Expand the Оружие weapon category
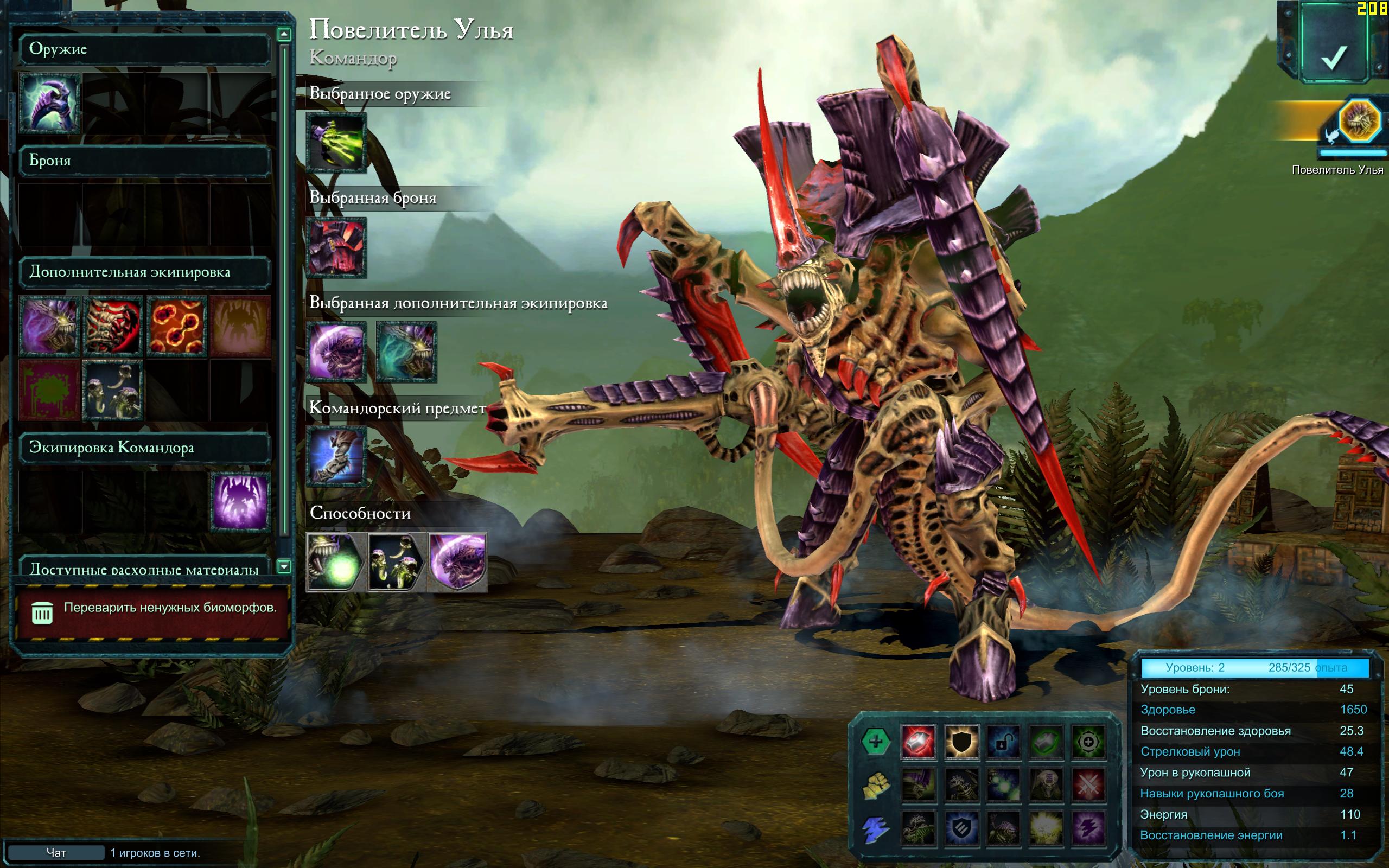This screenshot has height=868, width=1389. [x=144, y=49]
